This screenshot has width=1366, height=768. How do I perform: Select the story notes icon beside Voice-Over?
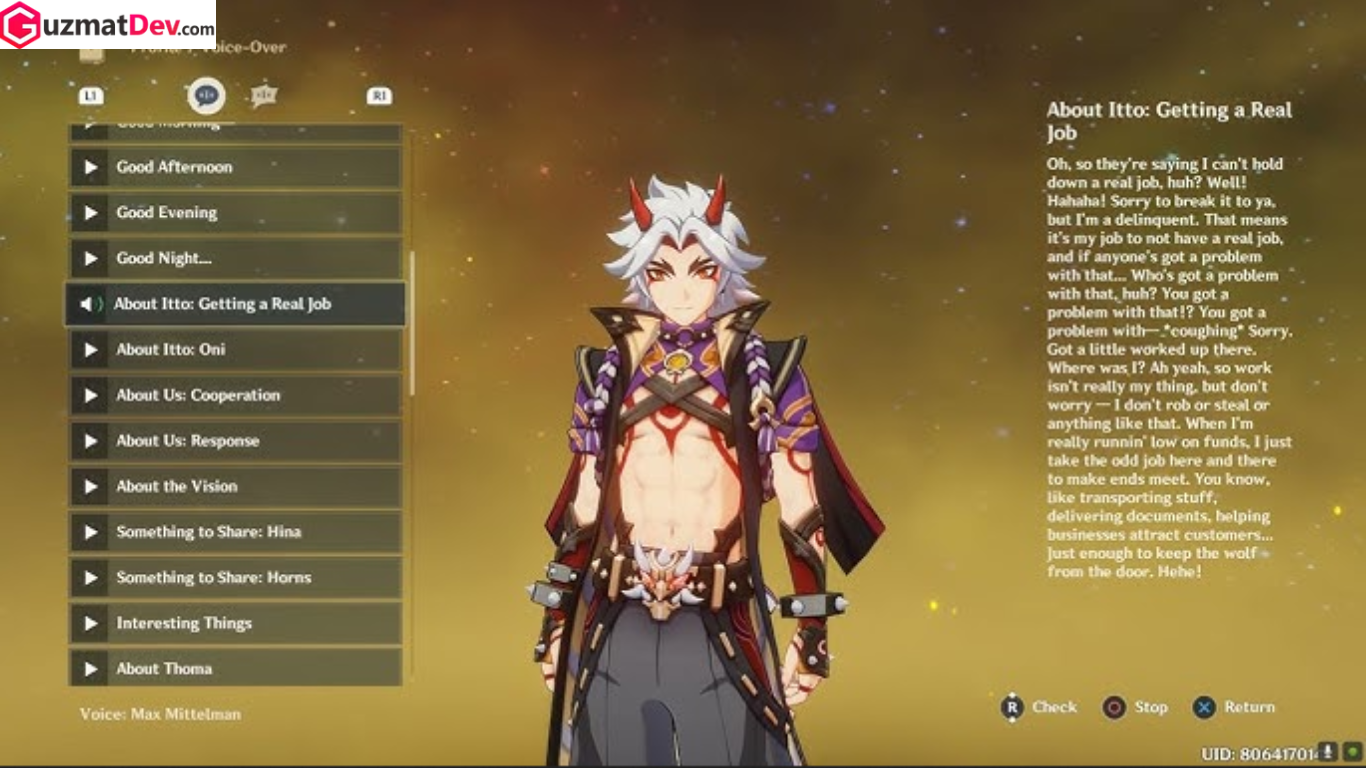pyautogui.click(x=263, y=95)
